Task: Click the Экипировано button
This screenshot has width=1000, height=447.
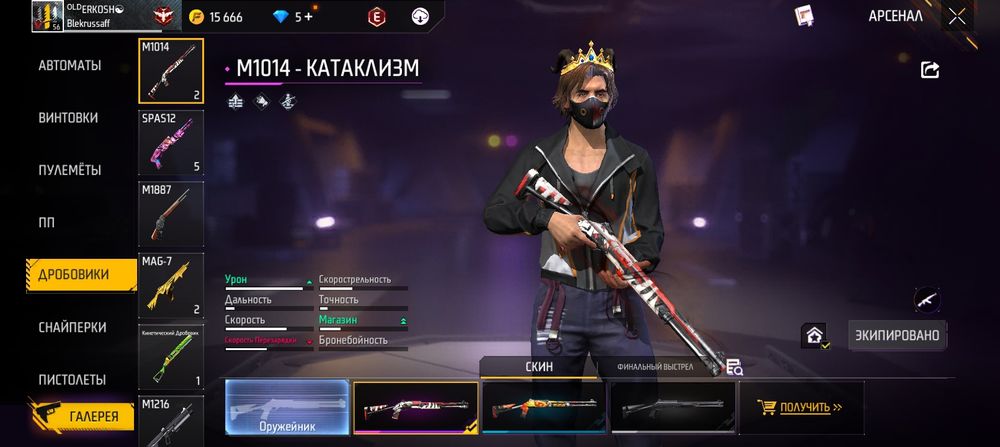Action: [x=897, y=336]
